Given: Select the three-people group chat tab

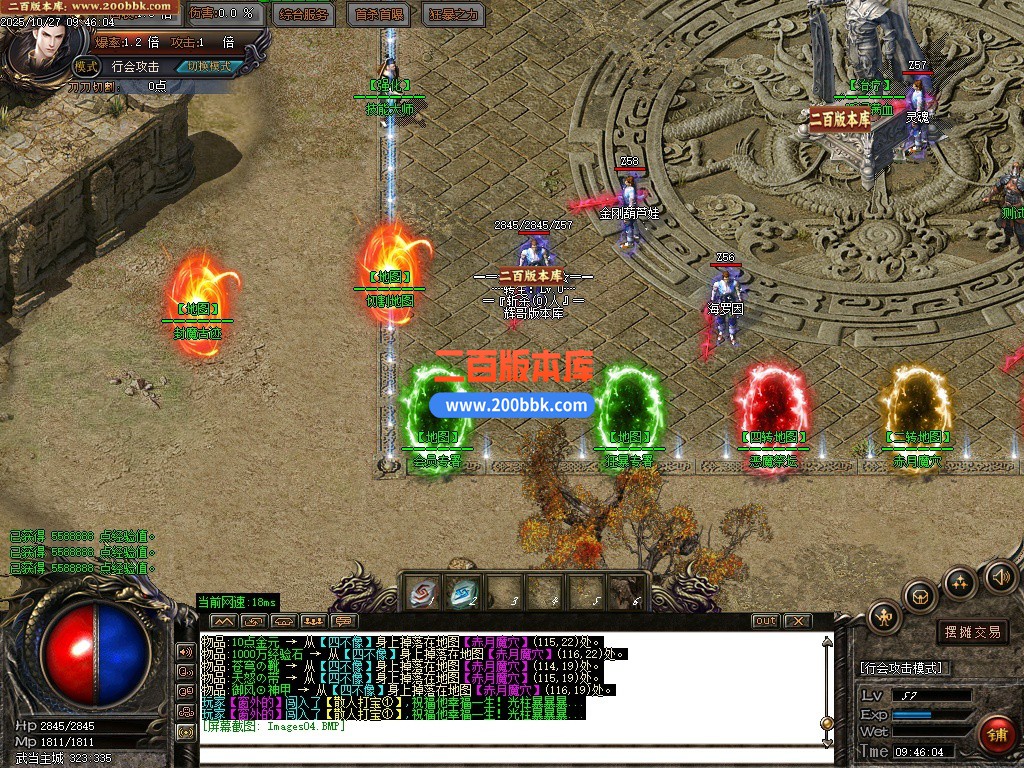Looking at the screenshot, I should coord(312,621).
